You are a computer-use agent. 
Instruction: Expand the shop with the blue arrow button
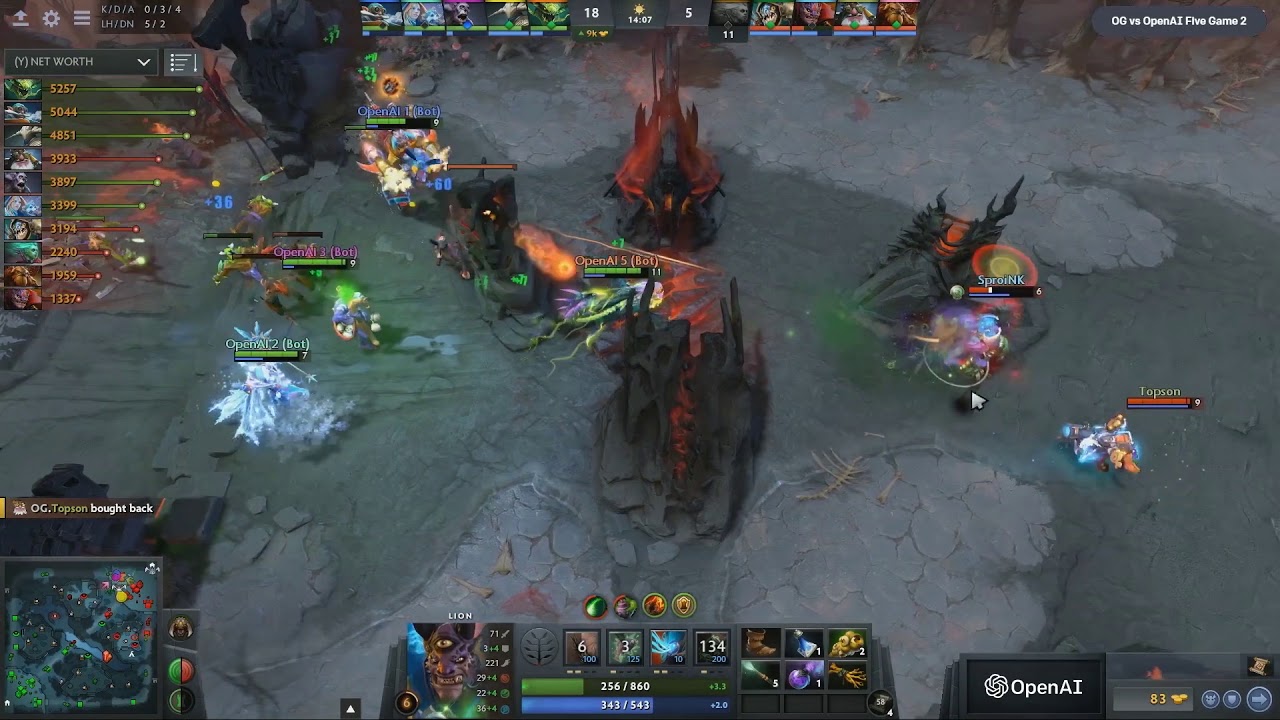click(x=1258, y=698)
